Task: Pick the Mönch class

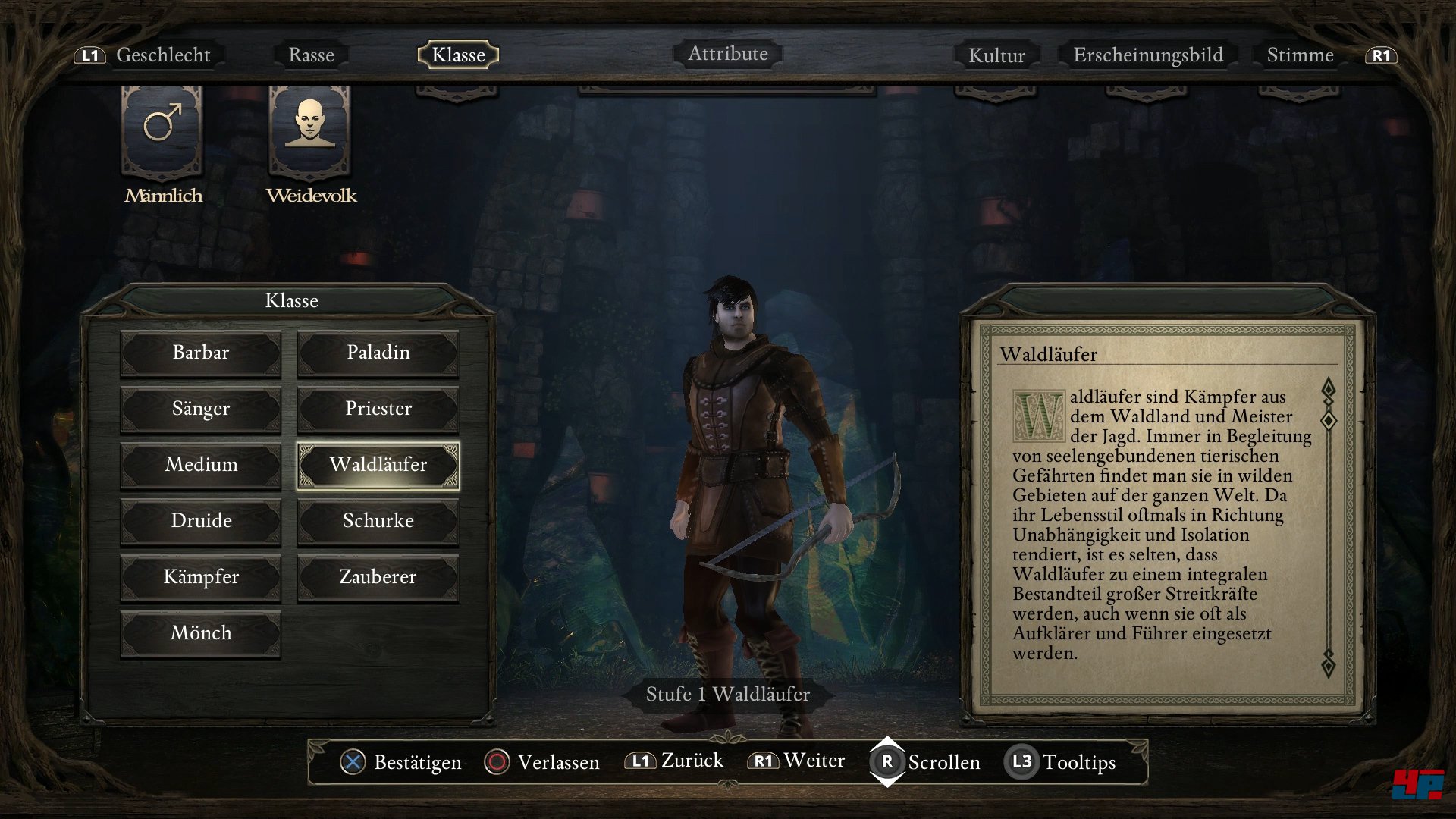Action: point(201,633)
